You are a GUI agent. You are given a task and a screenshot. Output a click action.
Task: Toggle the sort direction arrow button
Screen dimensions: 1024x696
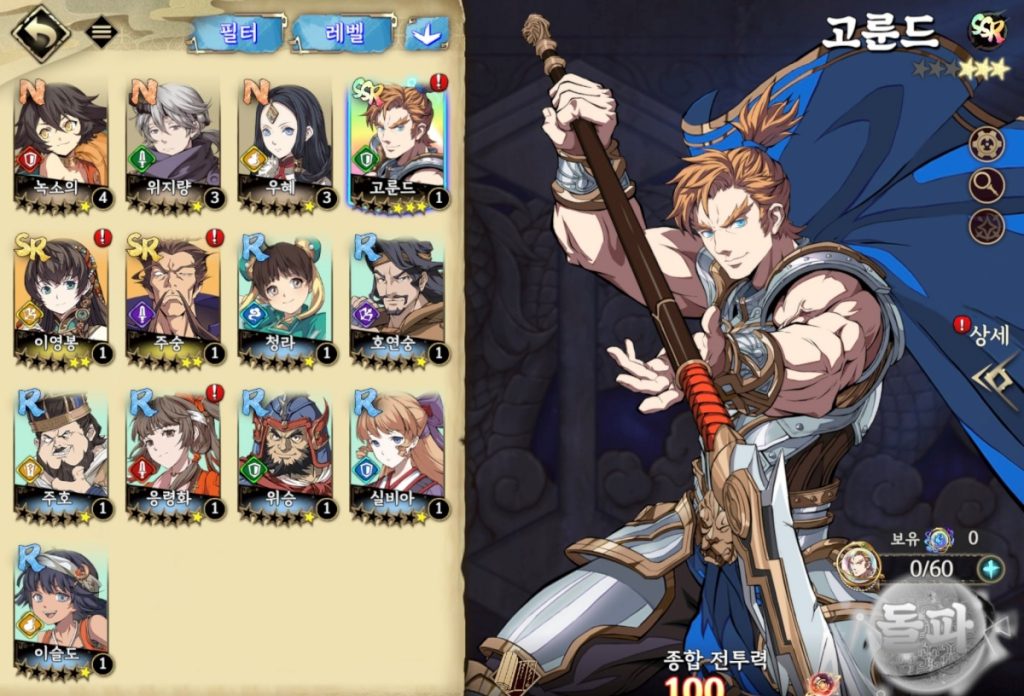pyautogui.click(x=427, y=34)
